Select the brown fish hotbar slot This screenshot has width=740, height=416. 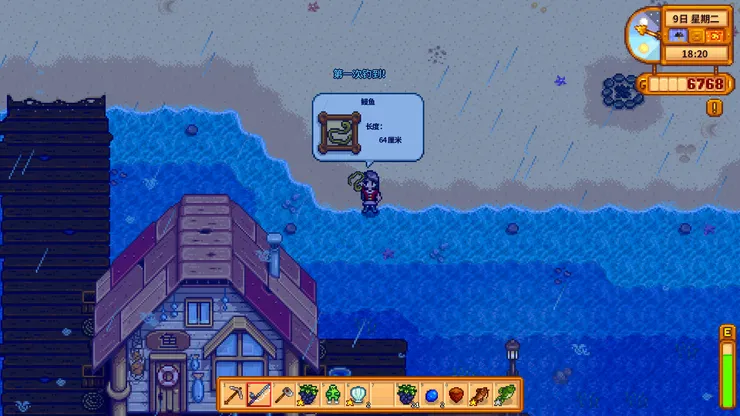[480, 394]
